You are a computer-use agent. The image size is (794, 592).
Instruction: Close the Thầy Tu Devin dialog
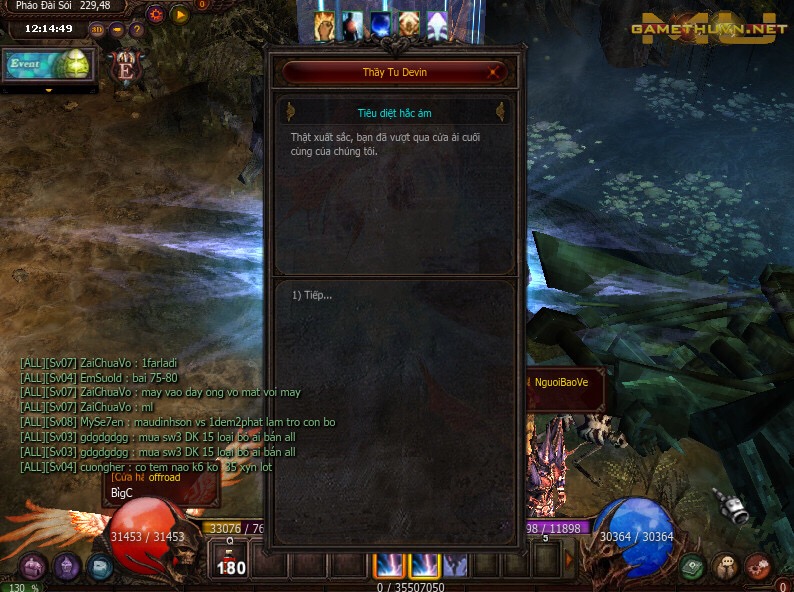click(494, 72)
